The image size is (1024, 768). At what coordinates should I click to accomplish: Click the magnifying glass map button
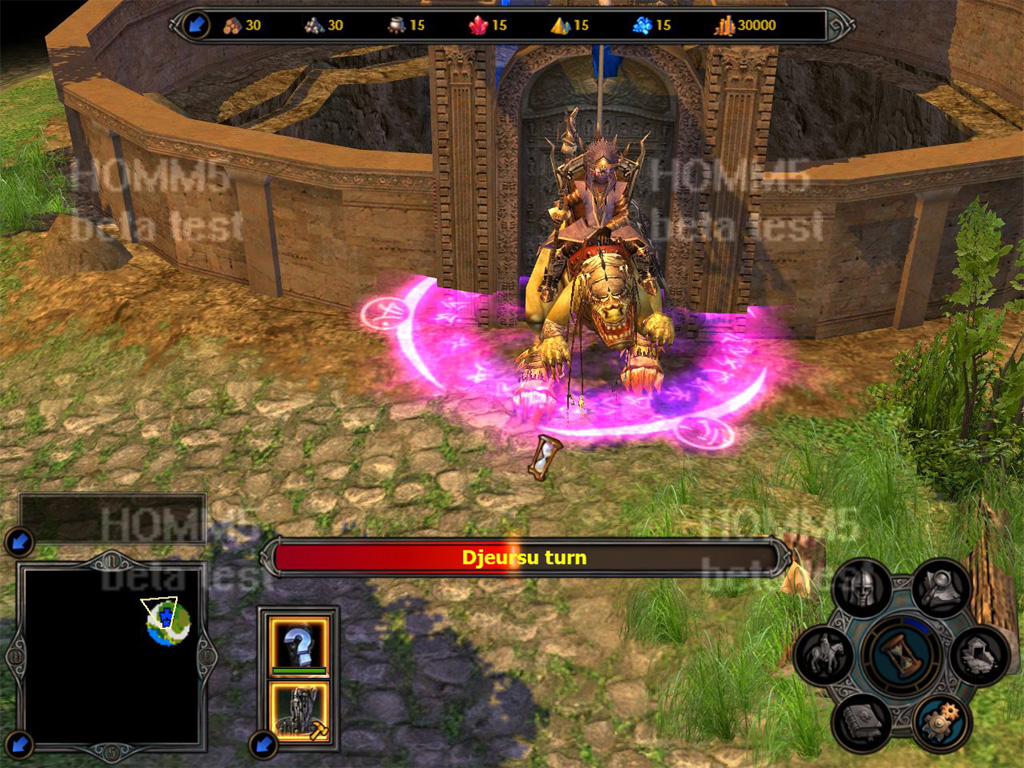(940, 588)
